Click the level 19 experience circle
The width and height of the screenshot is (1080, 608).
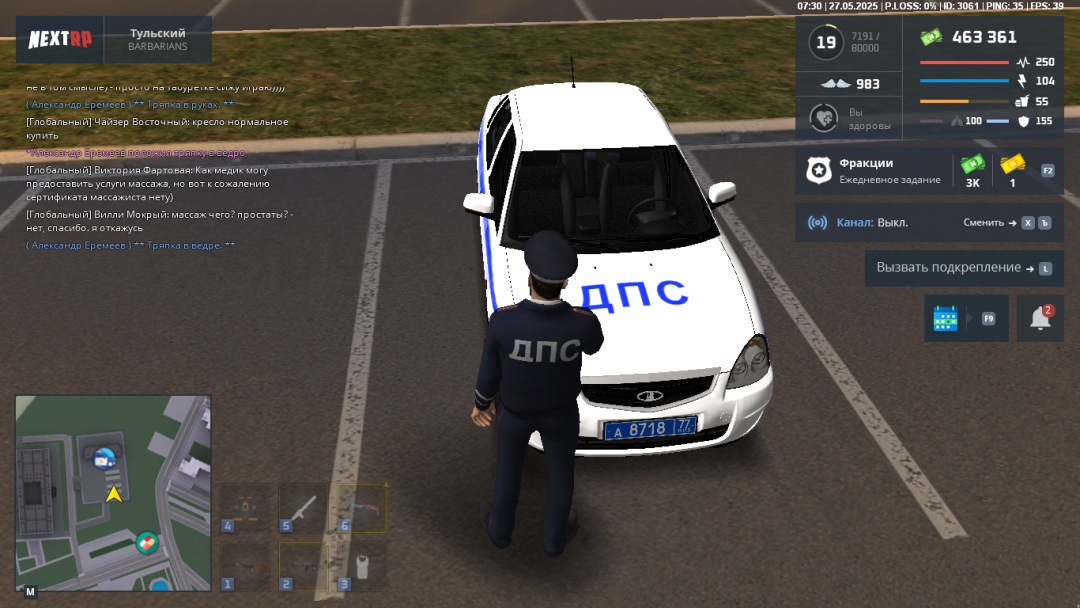click(x=826, y=42)
